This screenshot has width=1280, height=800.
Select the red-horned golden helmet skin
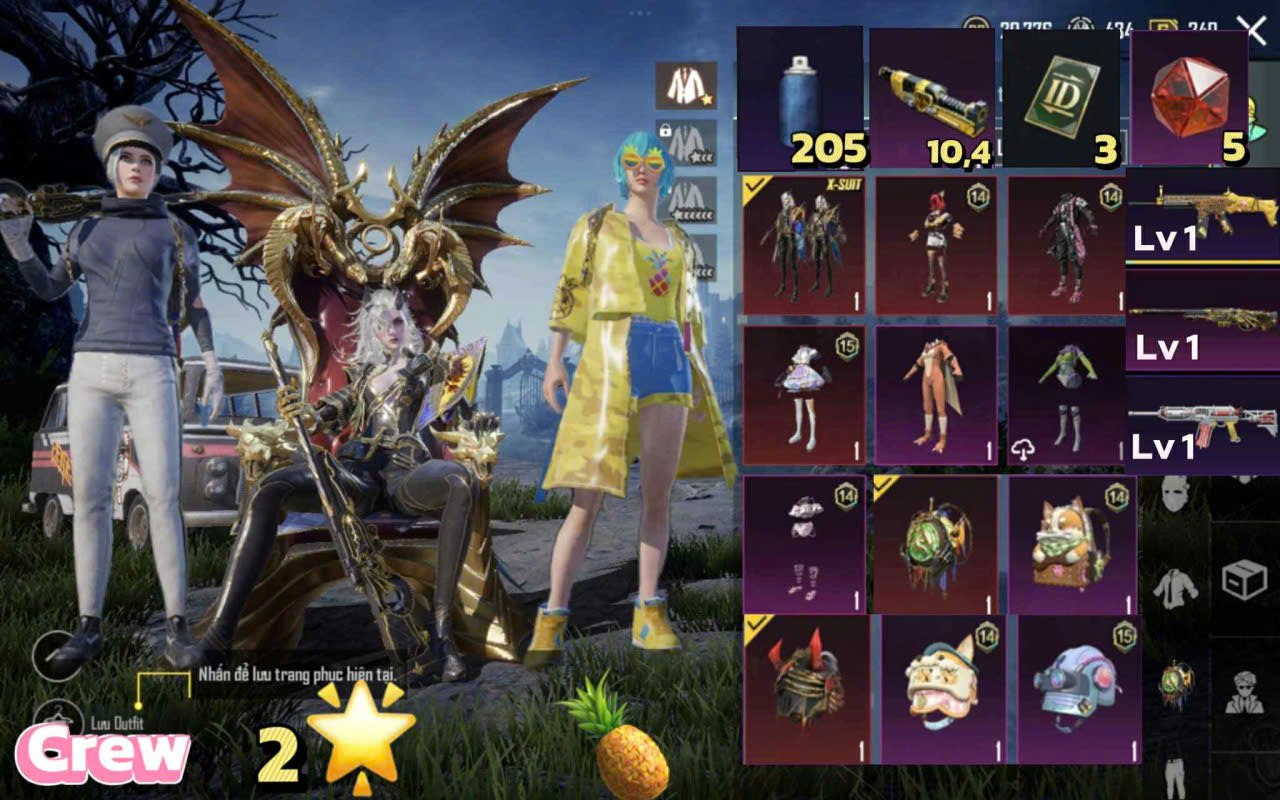point(806,690)
